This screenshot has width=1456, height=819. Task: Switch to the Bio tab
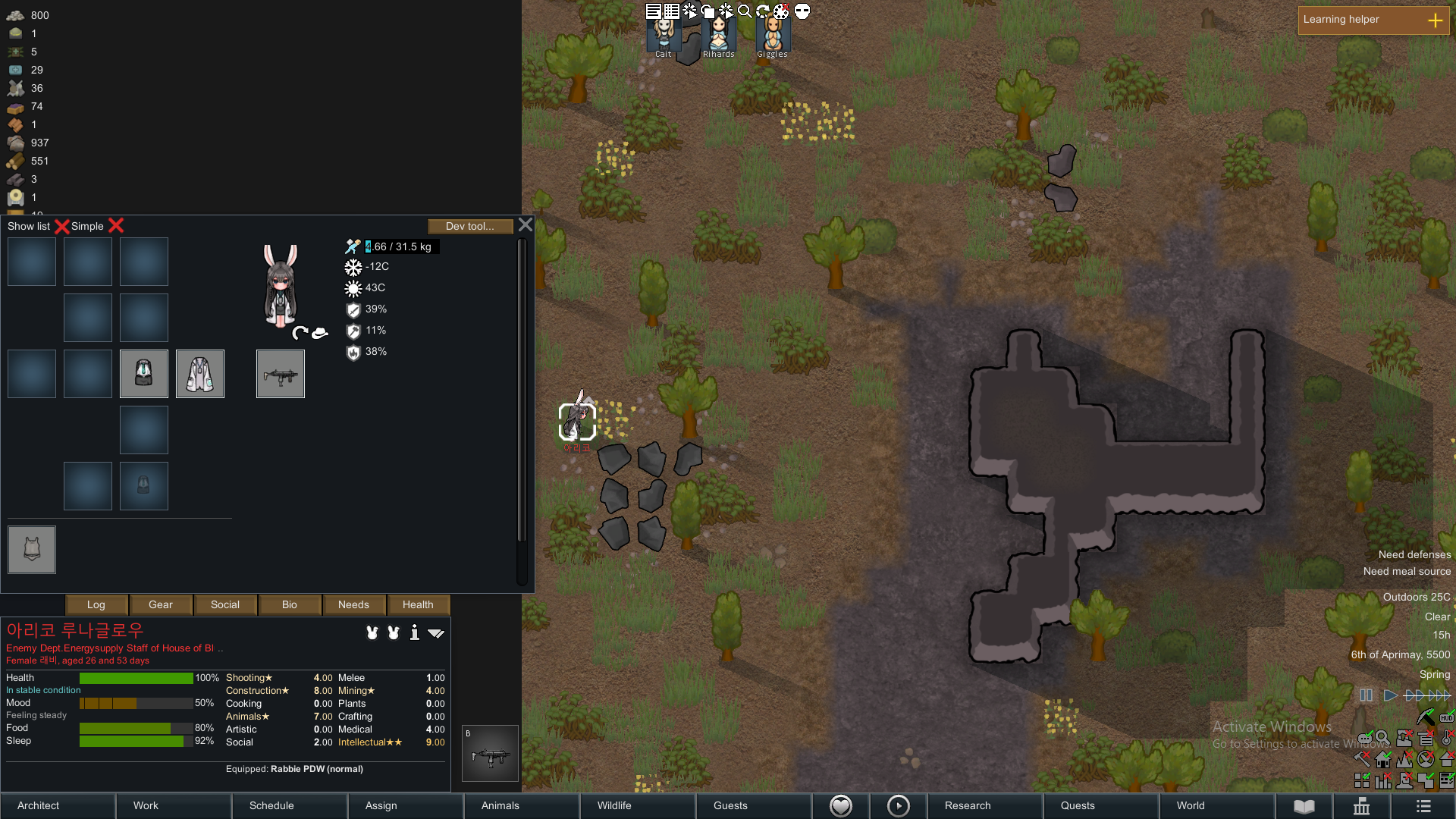point(290,604)
